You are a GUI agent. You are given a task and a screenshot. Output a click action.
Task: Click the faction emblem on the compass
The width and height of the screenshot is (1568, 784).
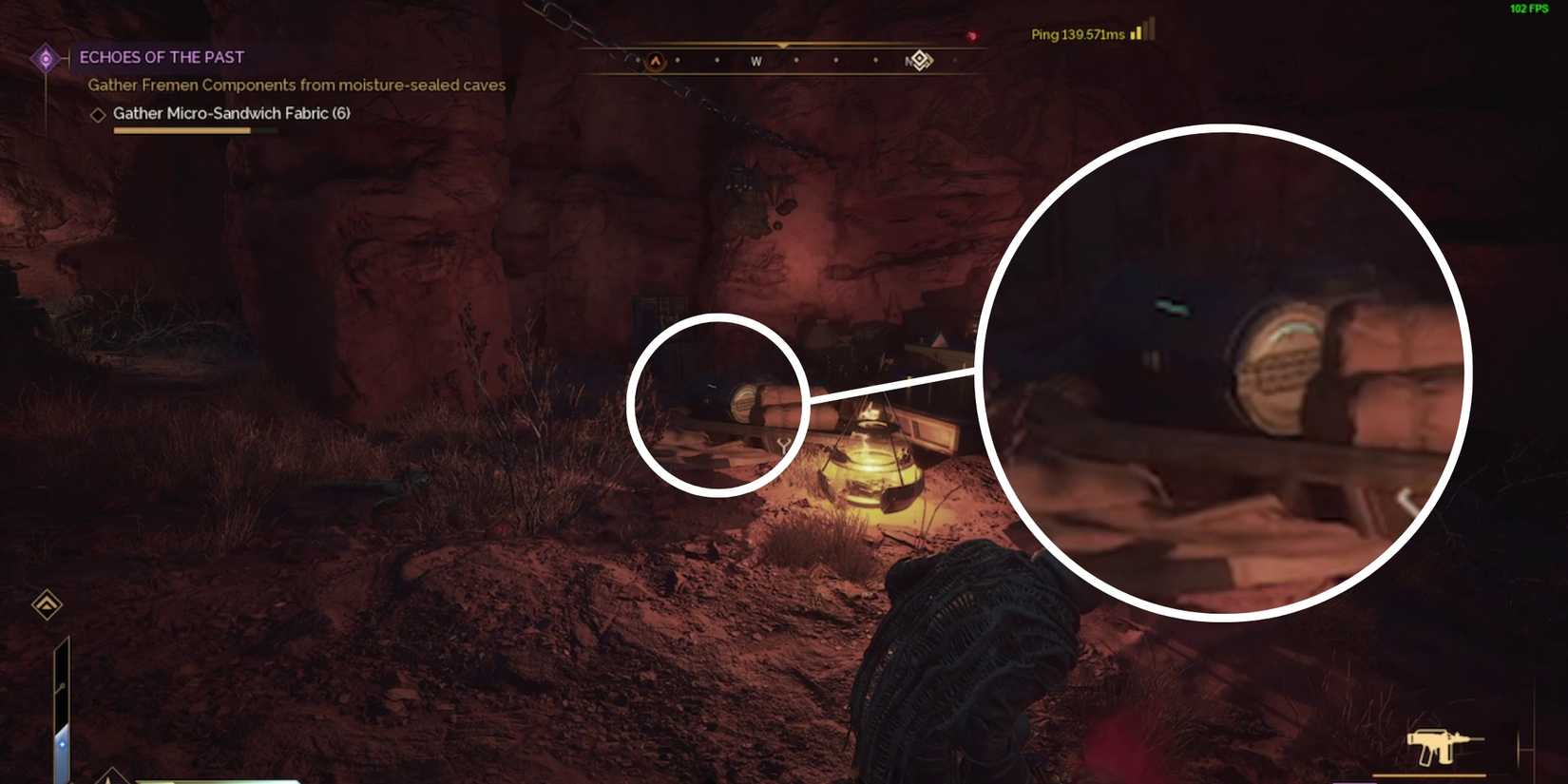[656, 60]
